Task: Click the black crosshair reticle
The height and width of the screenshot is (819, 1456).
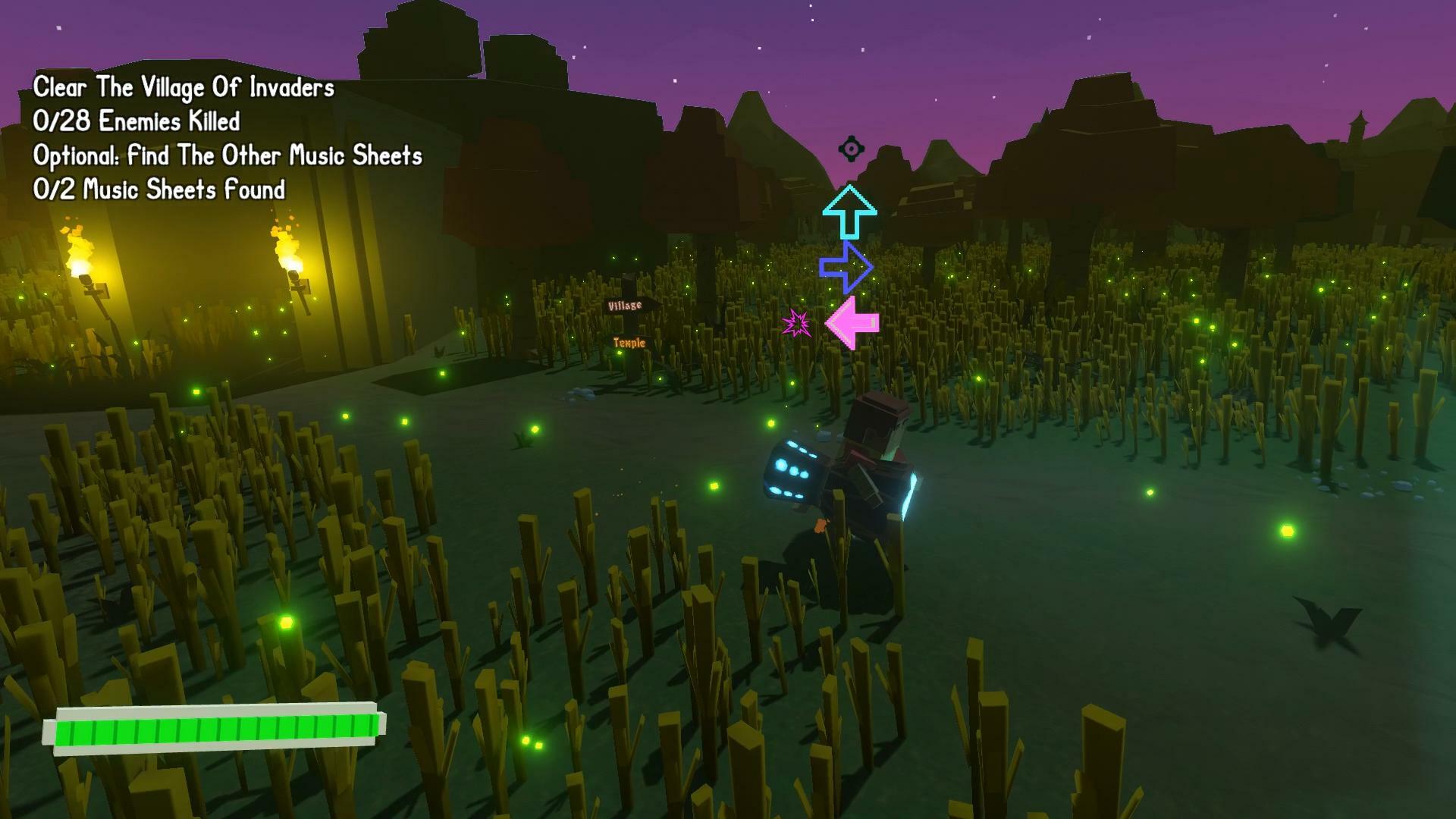Action: (851, 149)
